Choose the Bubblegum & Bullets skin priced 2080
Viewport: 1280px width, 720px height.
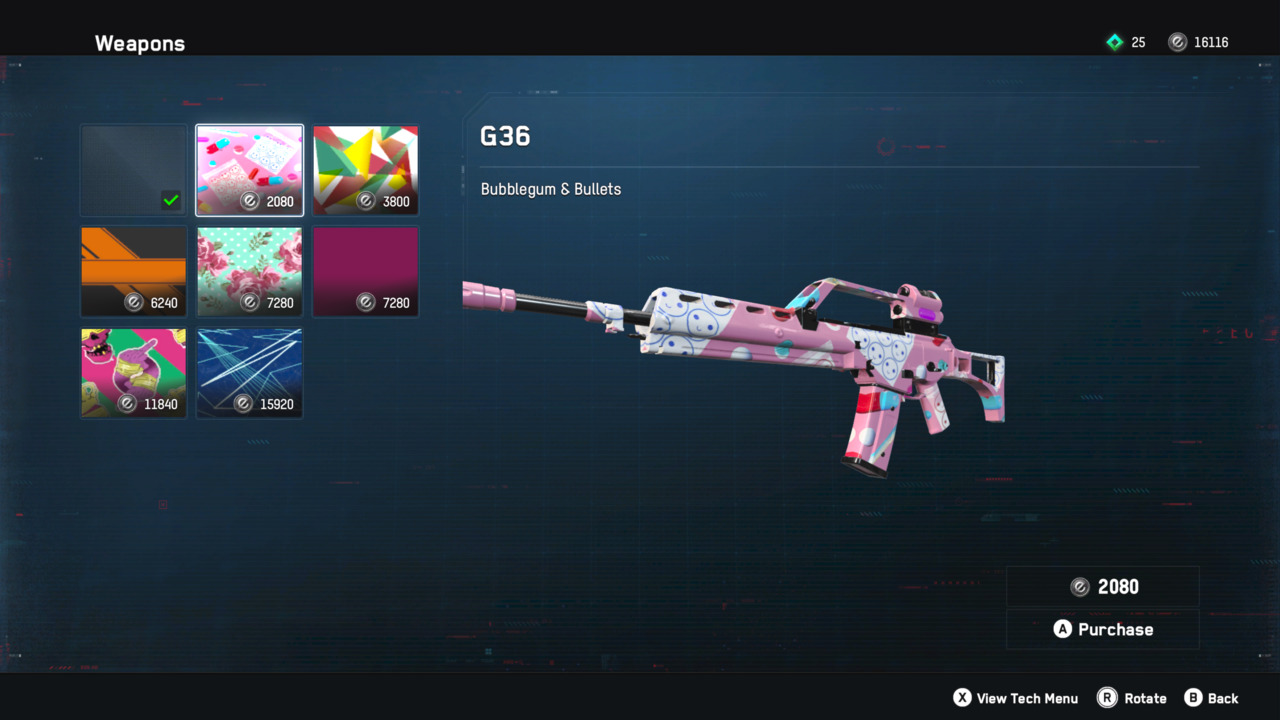click(250, 170)
